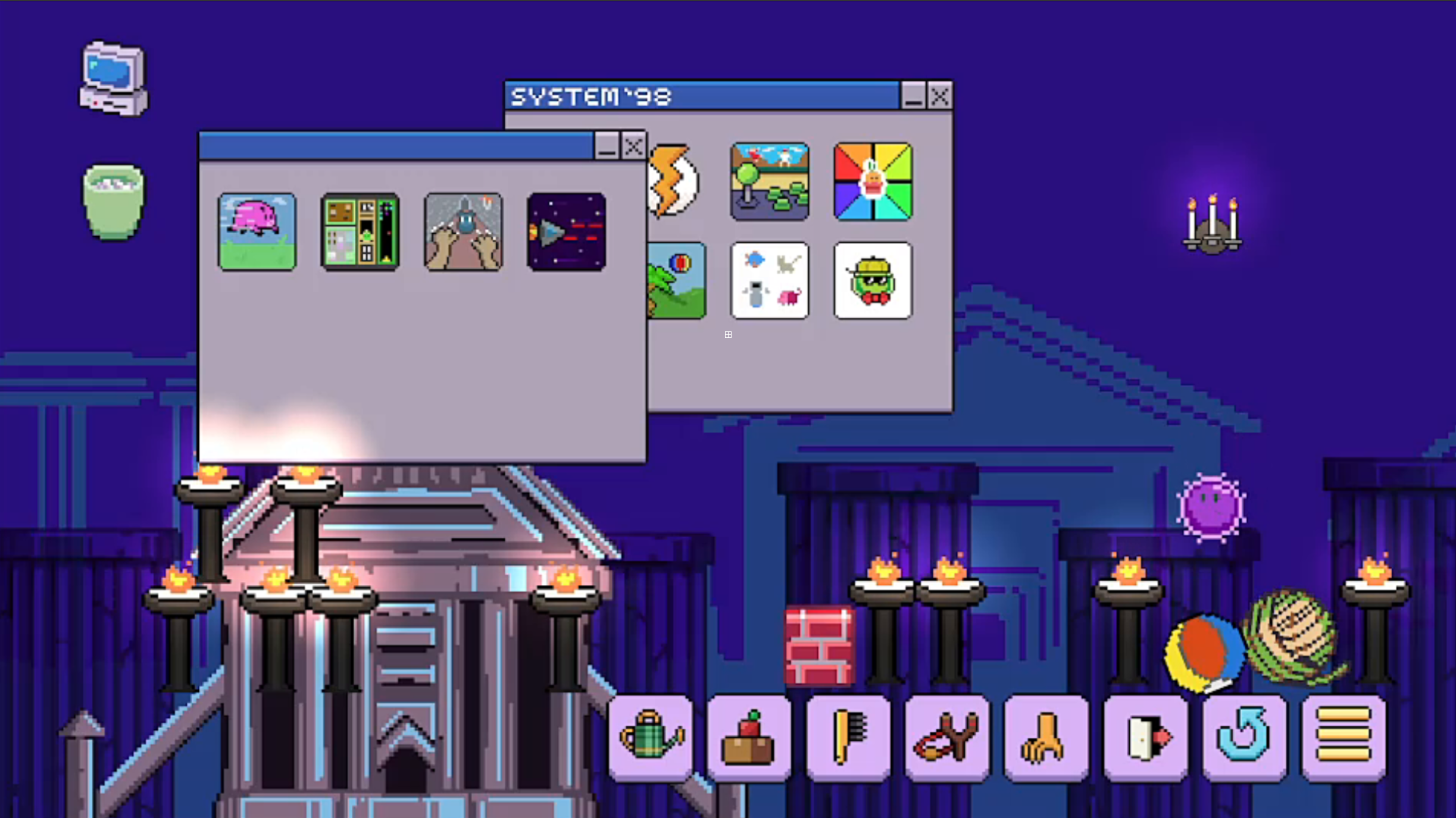Open the computer icon on the desktop

point(113,77)
